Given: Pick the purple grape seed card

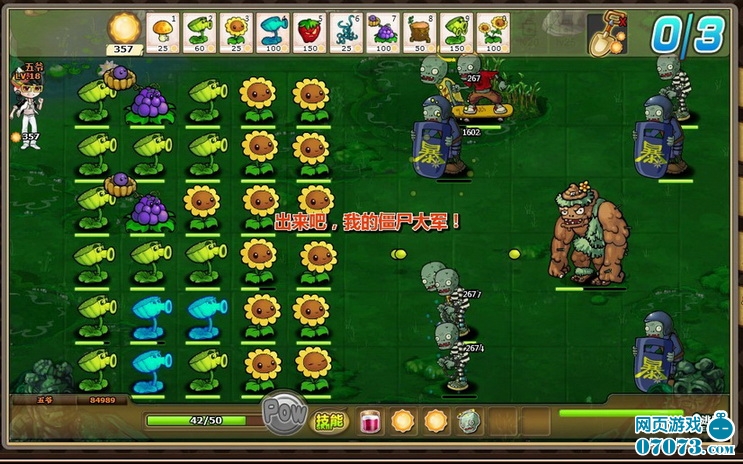Looking at the screenshot, I should 382,31.
